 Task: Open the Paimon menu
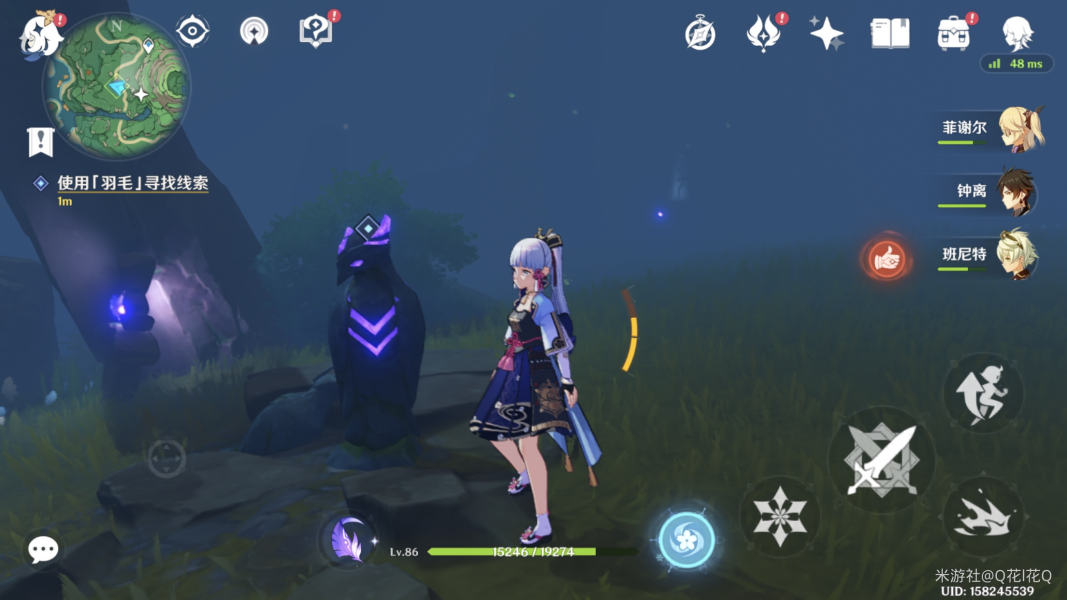41,34
